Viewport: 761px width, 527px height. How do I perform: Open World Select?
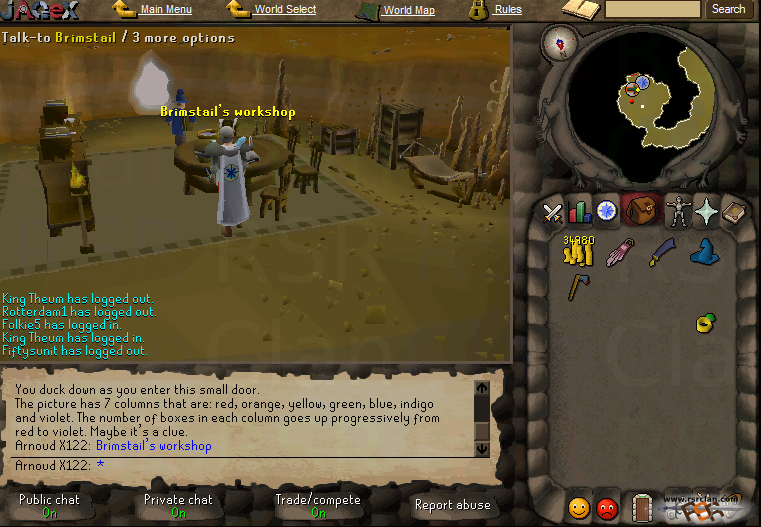(284, 10)
